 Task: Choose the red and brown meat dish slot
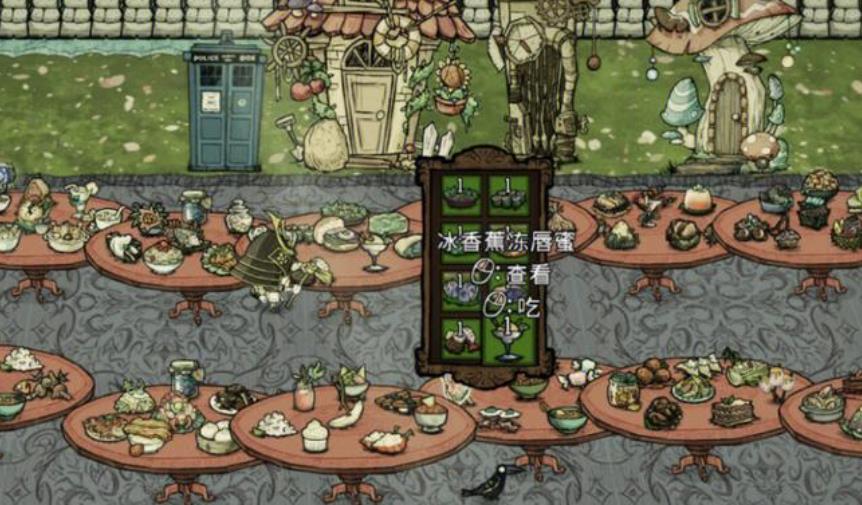coord(461,340)
